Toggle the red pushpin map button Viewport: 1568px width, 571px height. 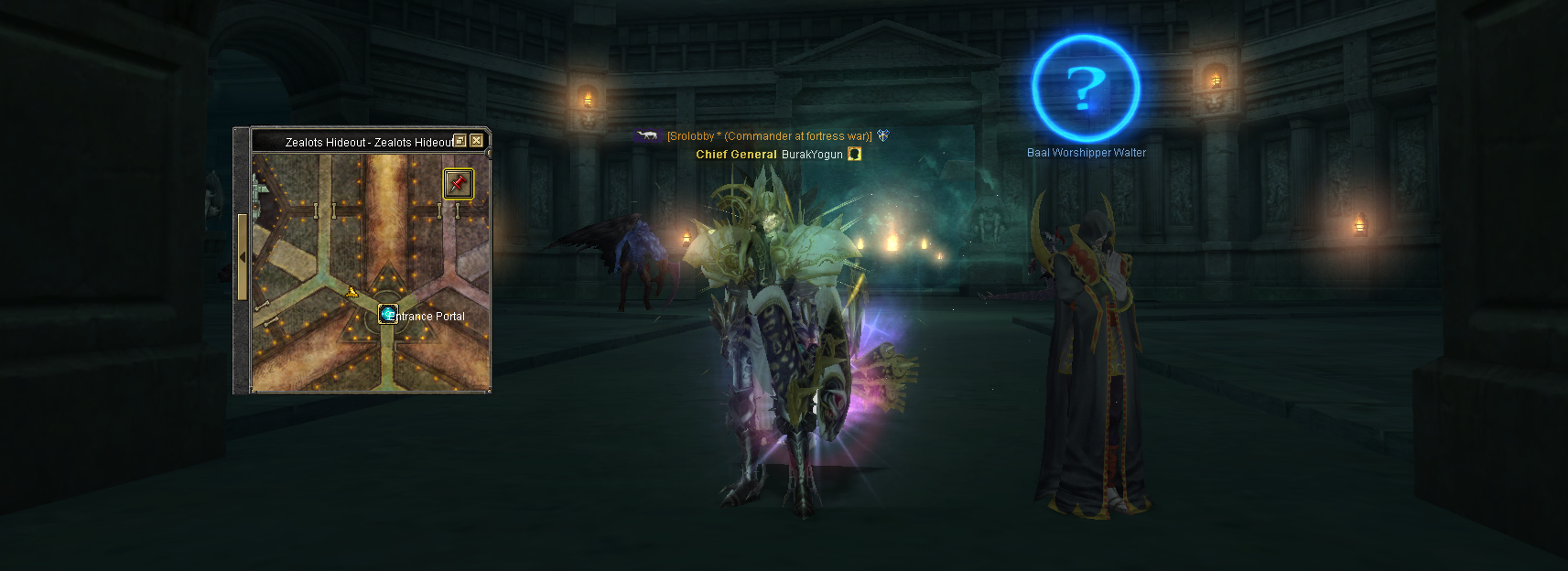click(458, 183)
